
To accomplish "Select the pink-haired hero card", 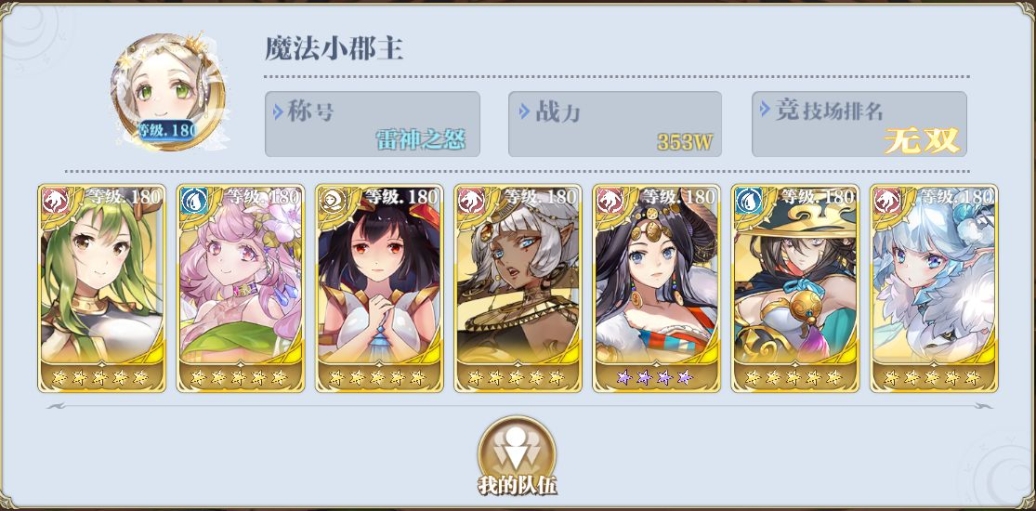I will (x=240, y=288).
